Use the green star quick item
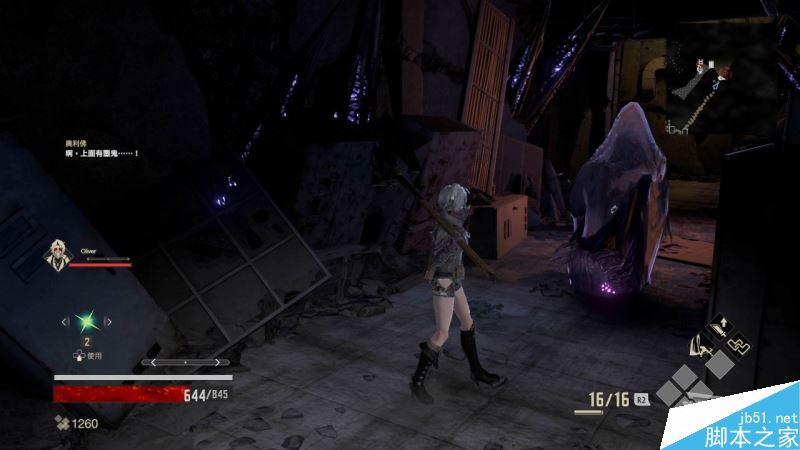This screenshot has width=800, height=450. [x=87, y=321]
